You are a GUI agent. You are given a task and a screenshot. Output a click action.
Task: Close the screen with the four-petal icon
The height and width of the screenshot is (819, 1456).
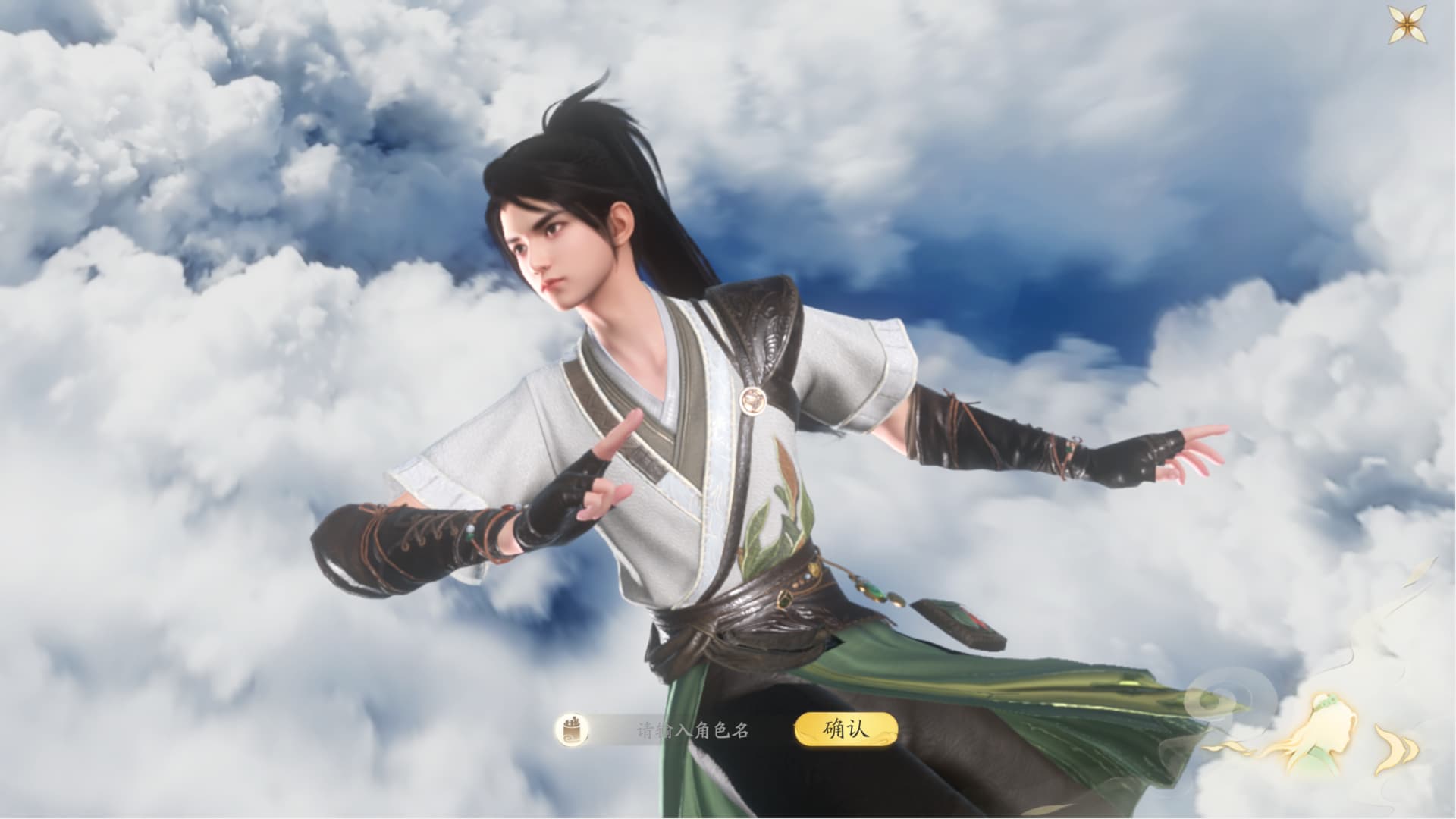(1410, 26)
